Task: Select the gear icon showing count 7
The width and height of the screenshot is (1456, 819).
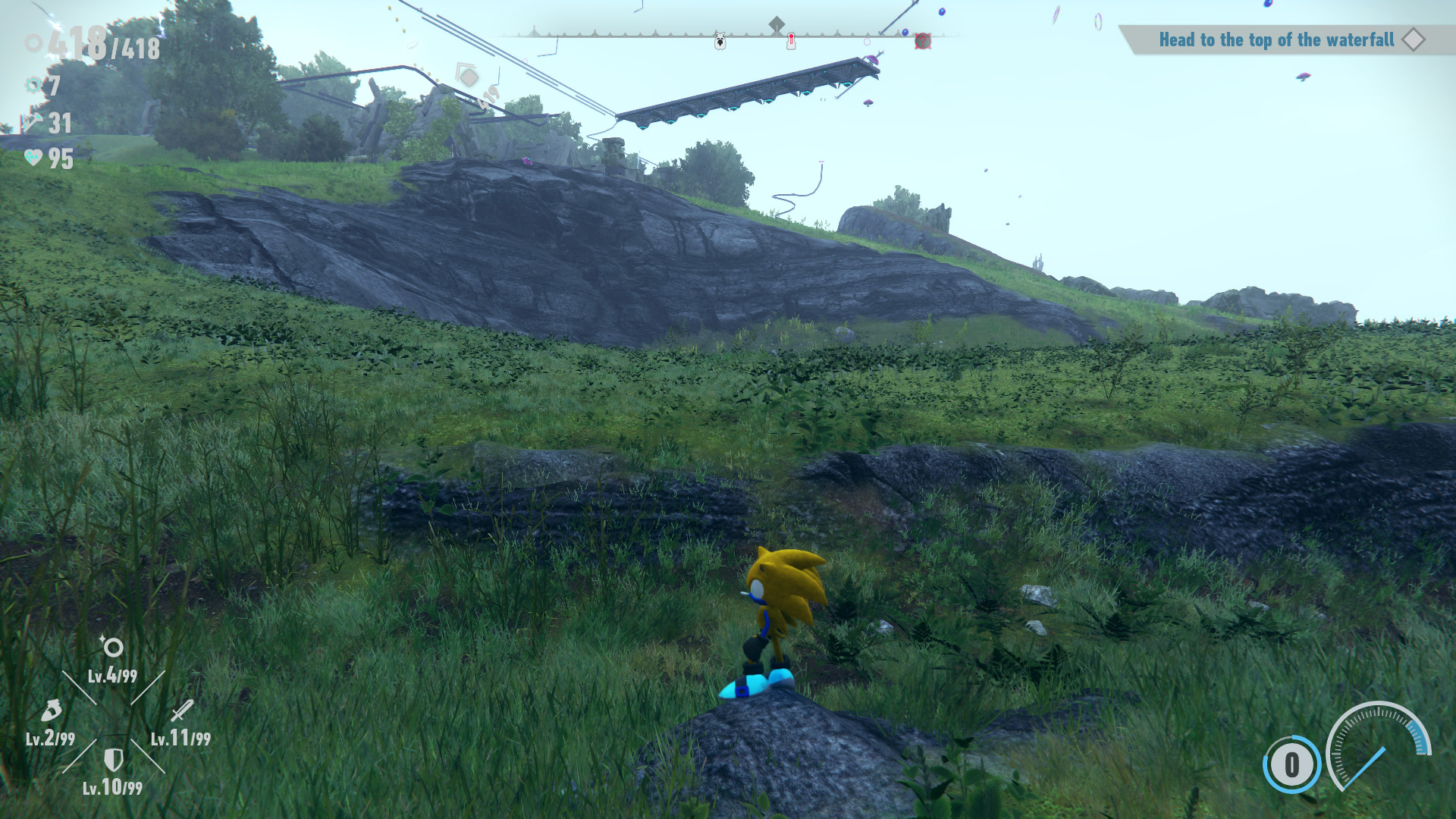Action: [33, 84]
